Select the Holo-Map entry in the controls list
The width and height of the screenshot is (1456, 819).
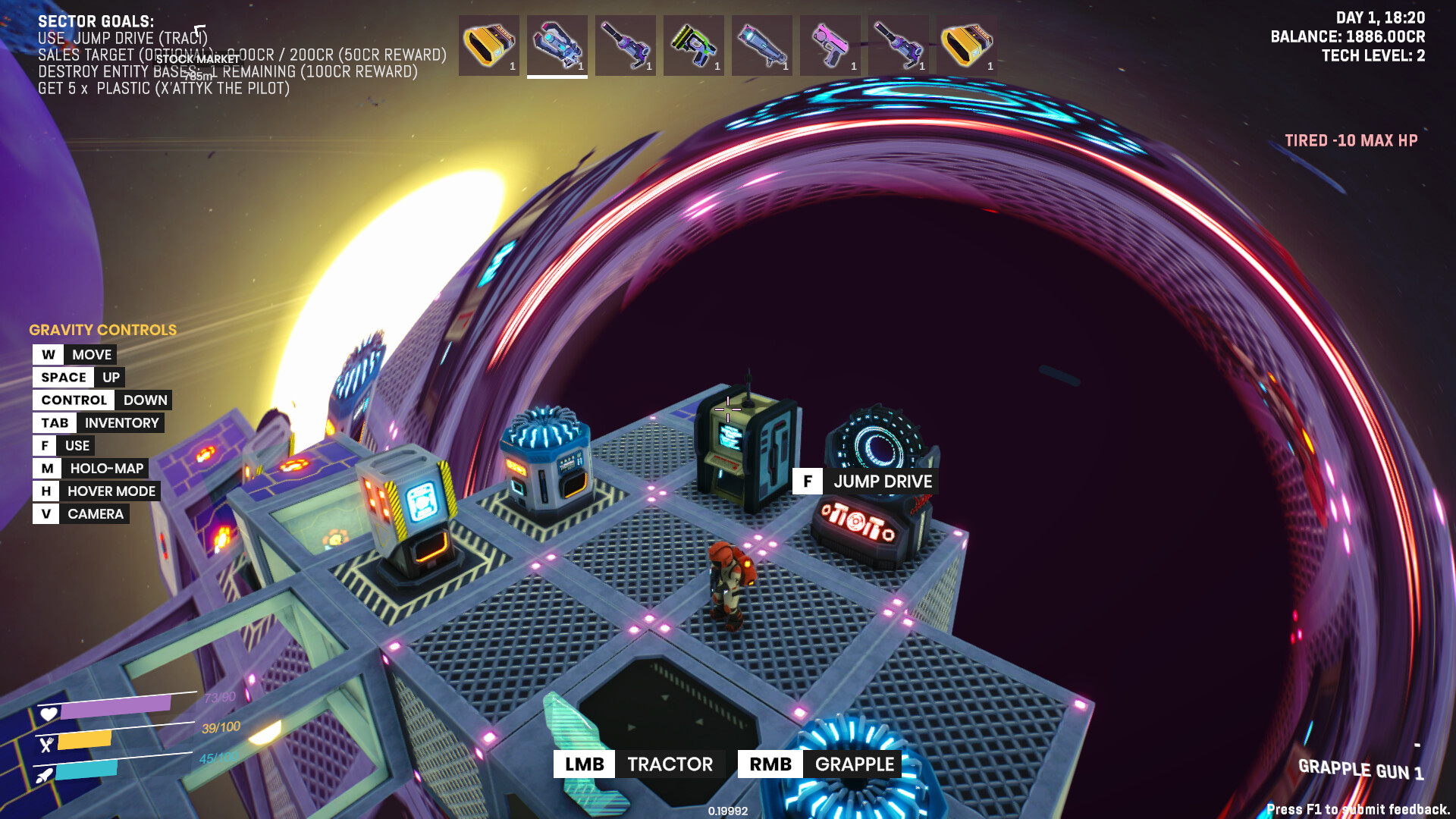point(92,468)
